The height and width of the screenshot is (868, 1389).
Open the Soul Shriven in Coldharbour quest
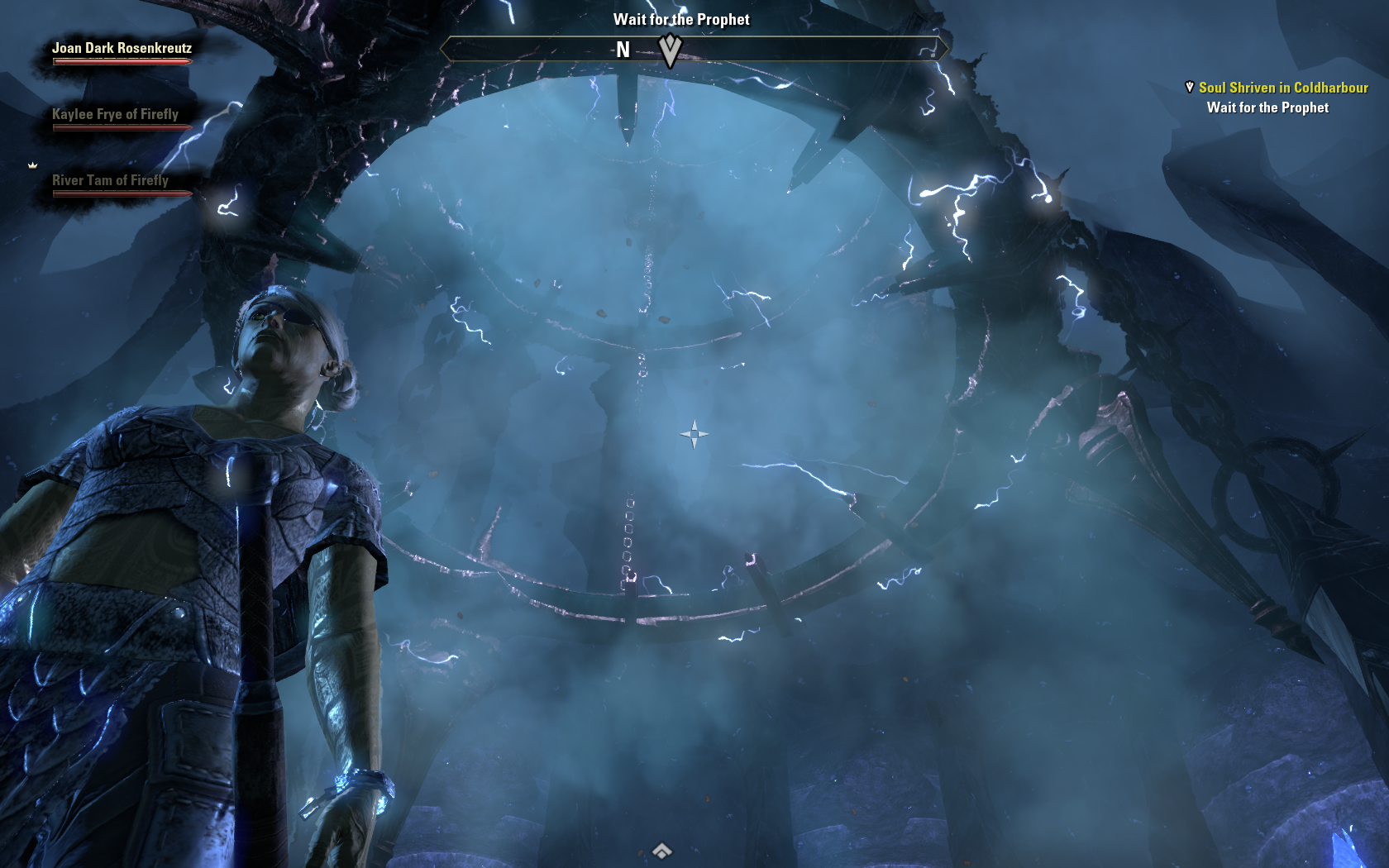(x=1282, y=88)
